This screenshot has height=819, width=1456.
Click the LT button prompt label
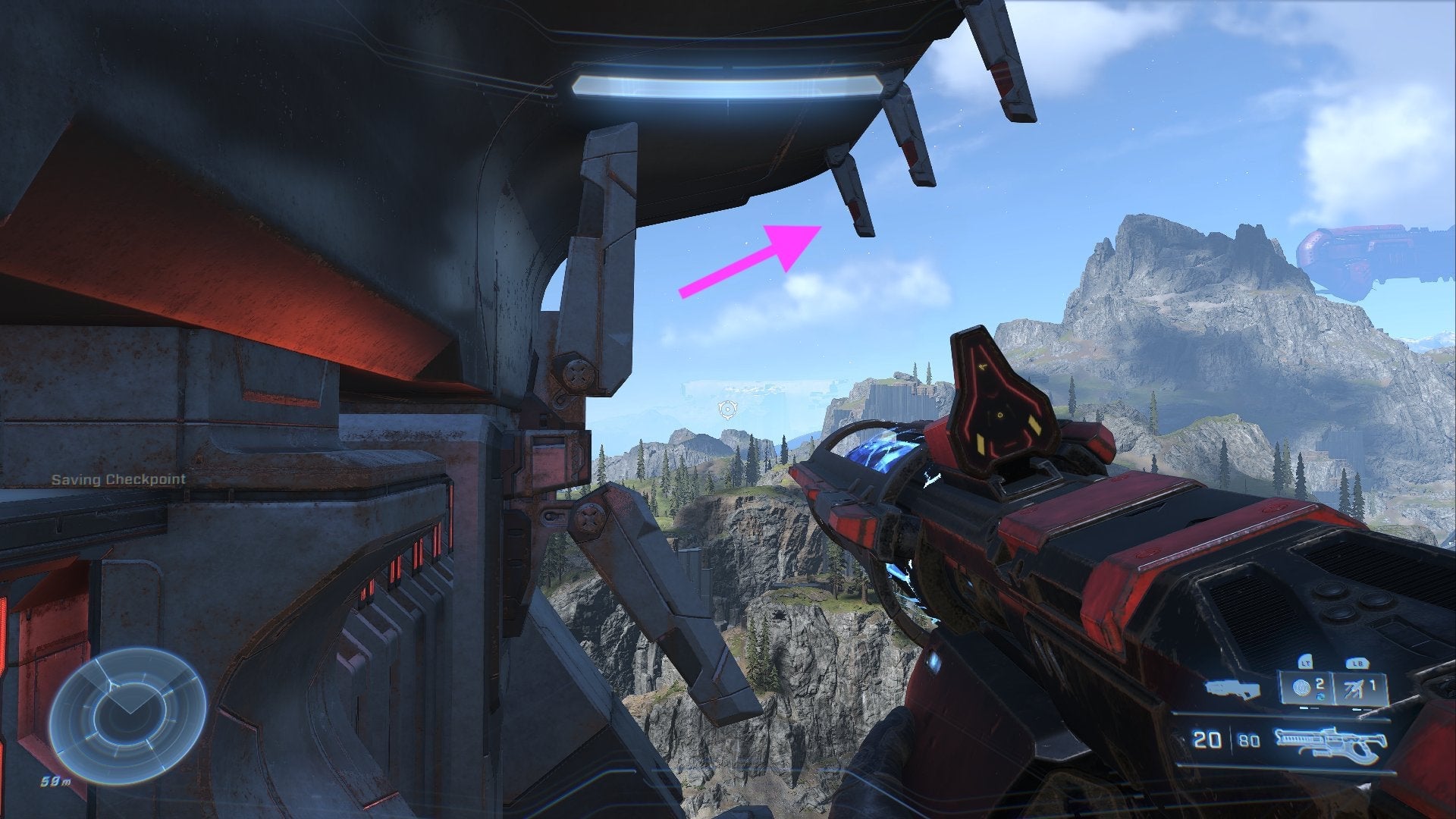pos(1305,663)
